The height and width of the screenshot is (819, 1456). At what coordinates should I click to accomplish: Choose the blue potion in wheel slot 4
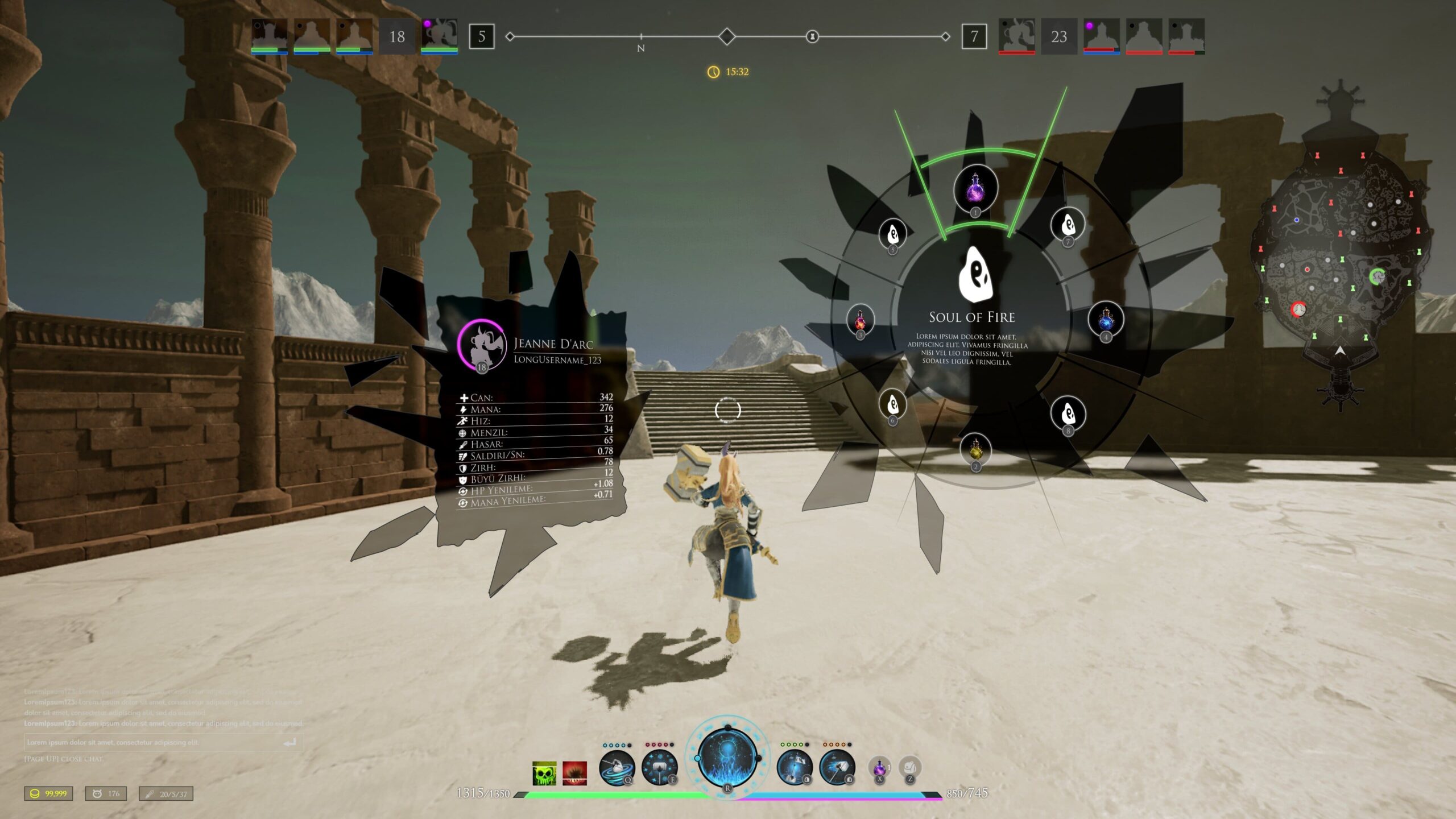pos(1106,319)
